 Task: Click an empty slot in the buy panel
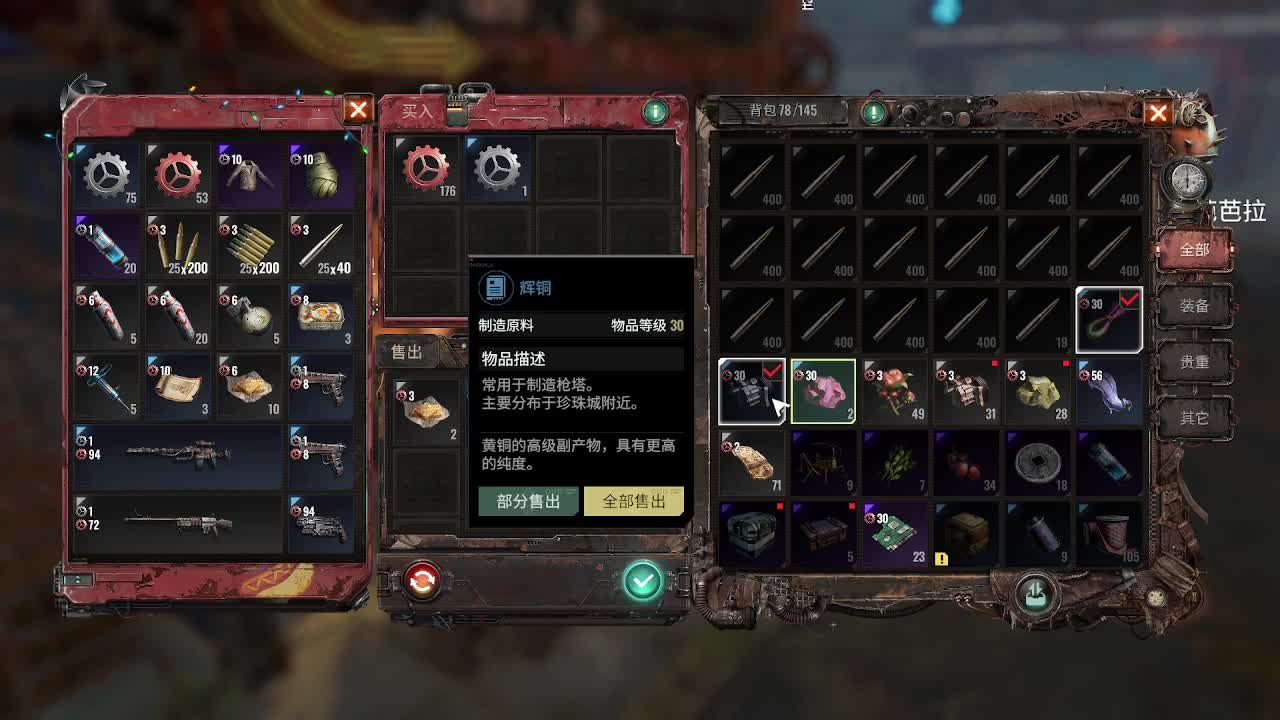(x=570, y=167)
